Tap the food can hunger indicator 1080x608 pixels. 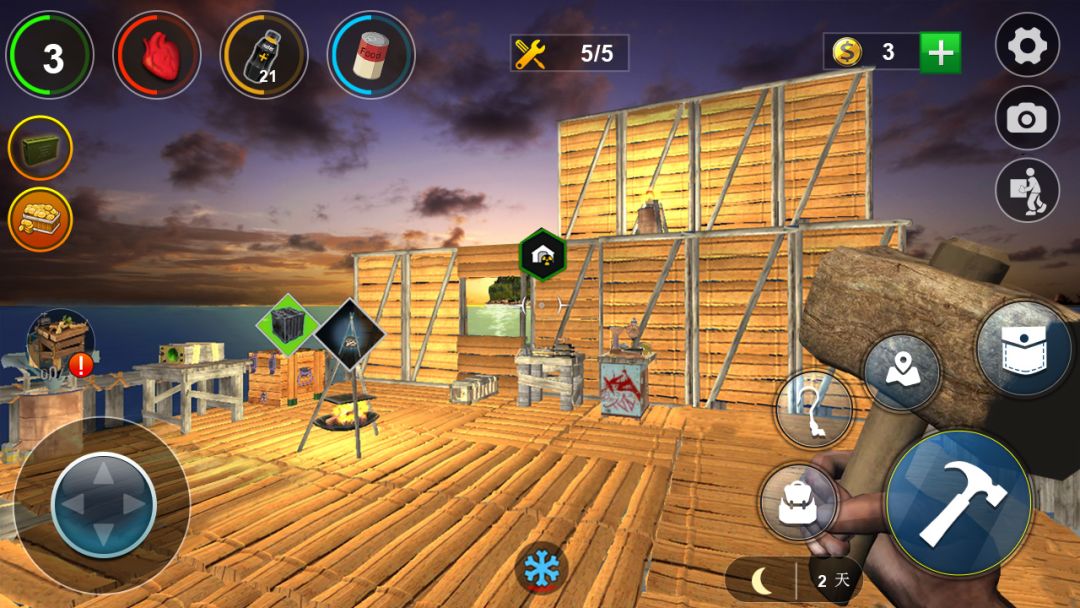(x=371, y=54)
